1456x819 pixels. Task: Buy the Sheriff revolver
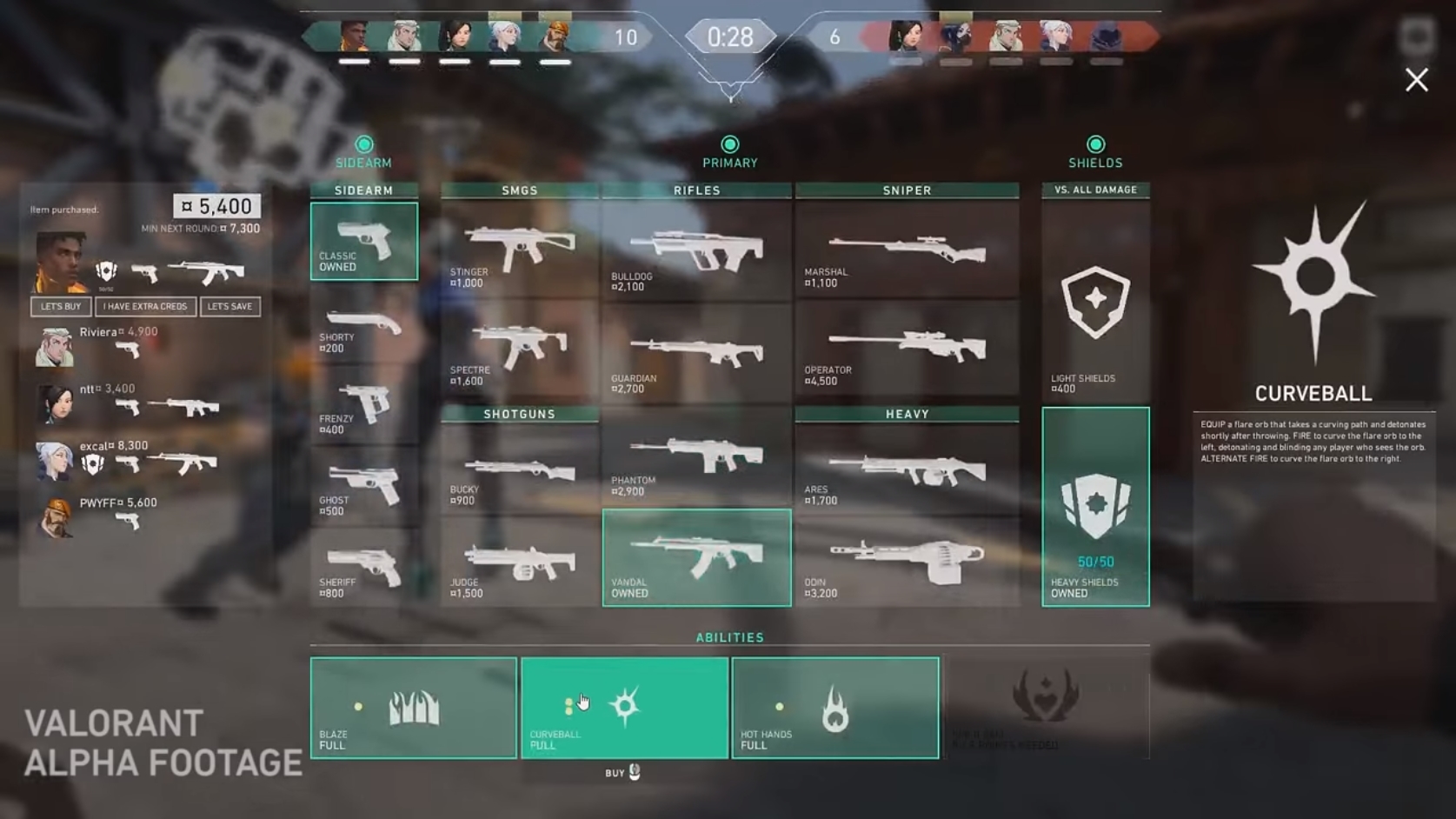tap(363, 570)
